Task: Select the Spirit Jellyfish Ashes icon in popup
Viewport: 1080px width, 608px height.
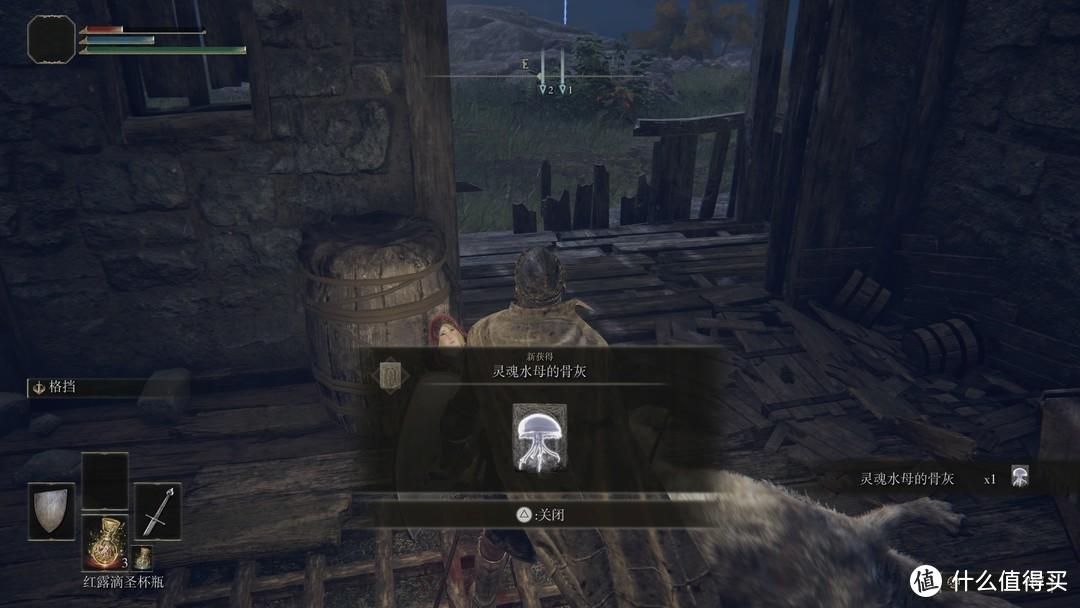Action: click(x=539, y=436)
